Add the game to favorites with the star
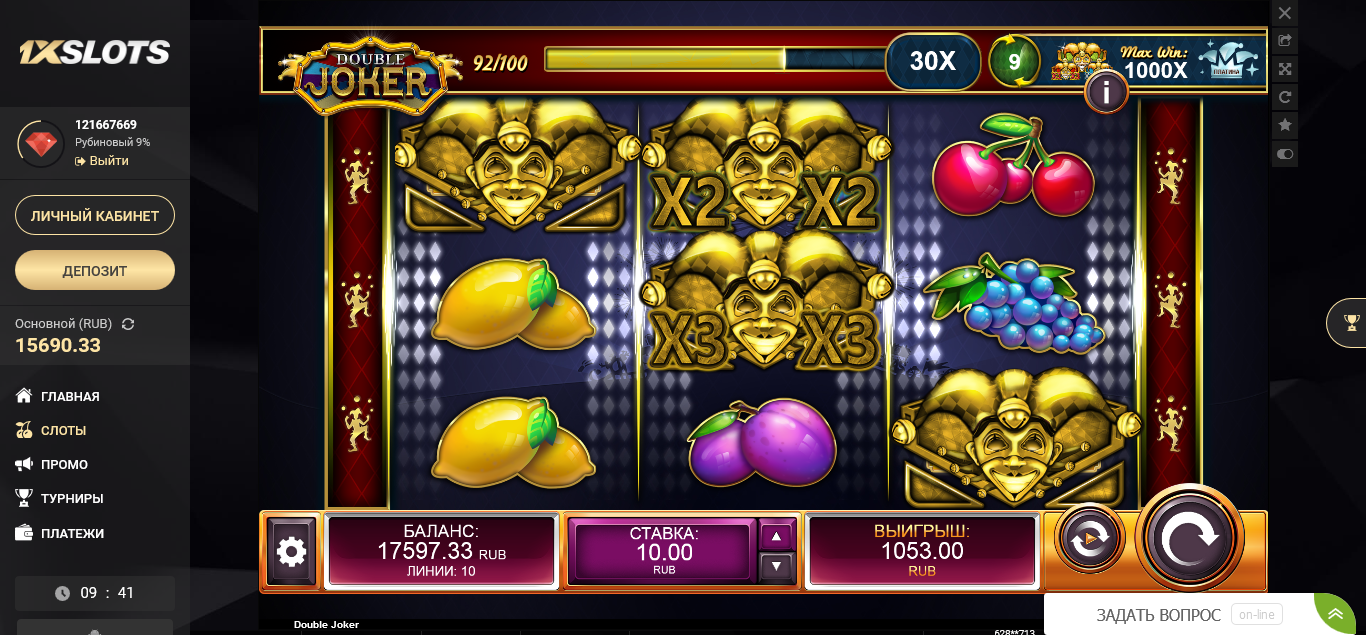The width and height of the screenshot is (1366, 635). tap(1285, 125)
